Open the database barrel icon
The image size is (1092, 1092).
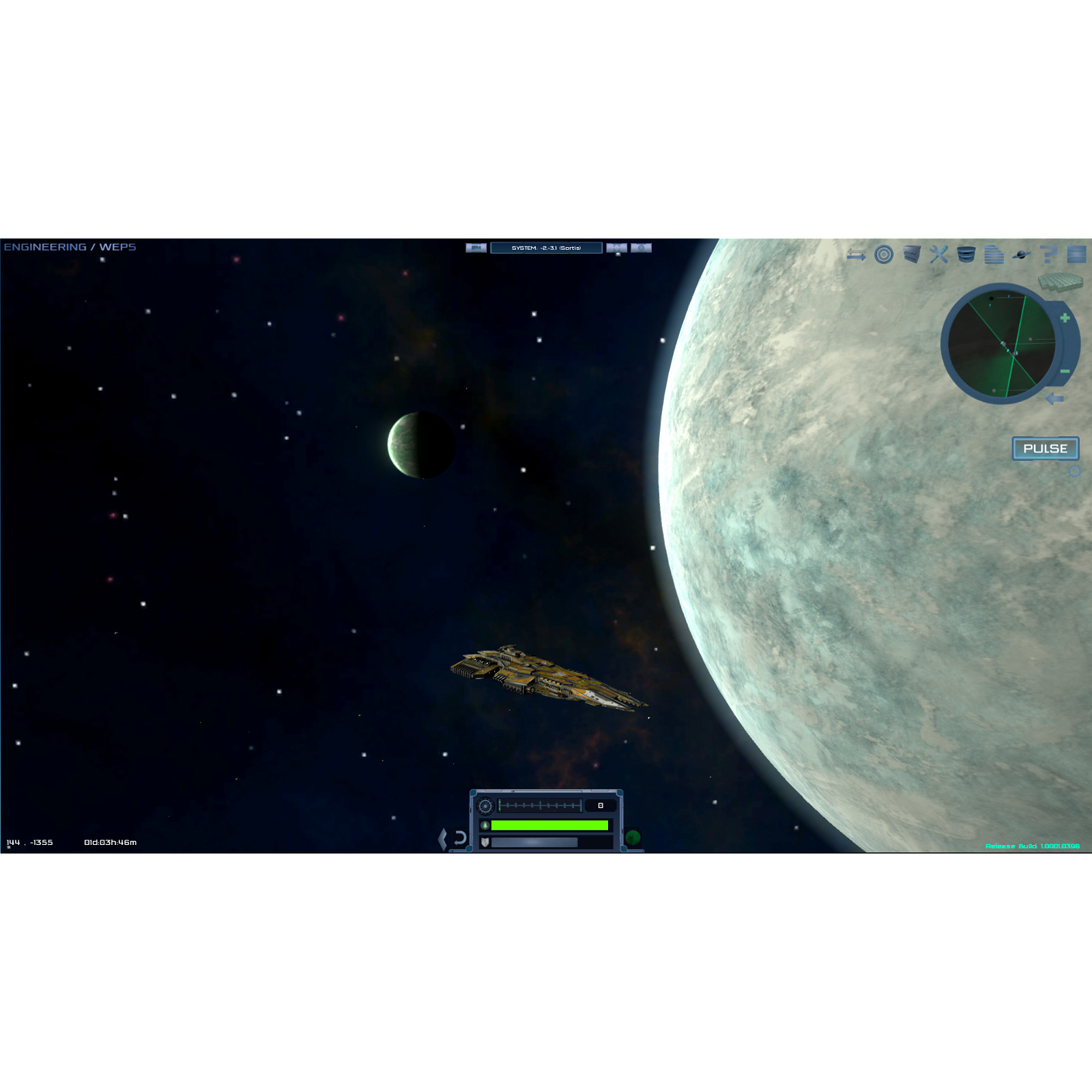tap(966, 254)
